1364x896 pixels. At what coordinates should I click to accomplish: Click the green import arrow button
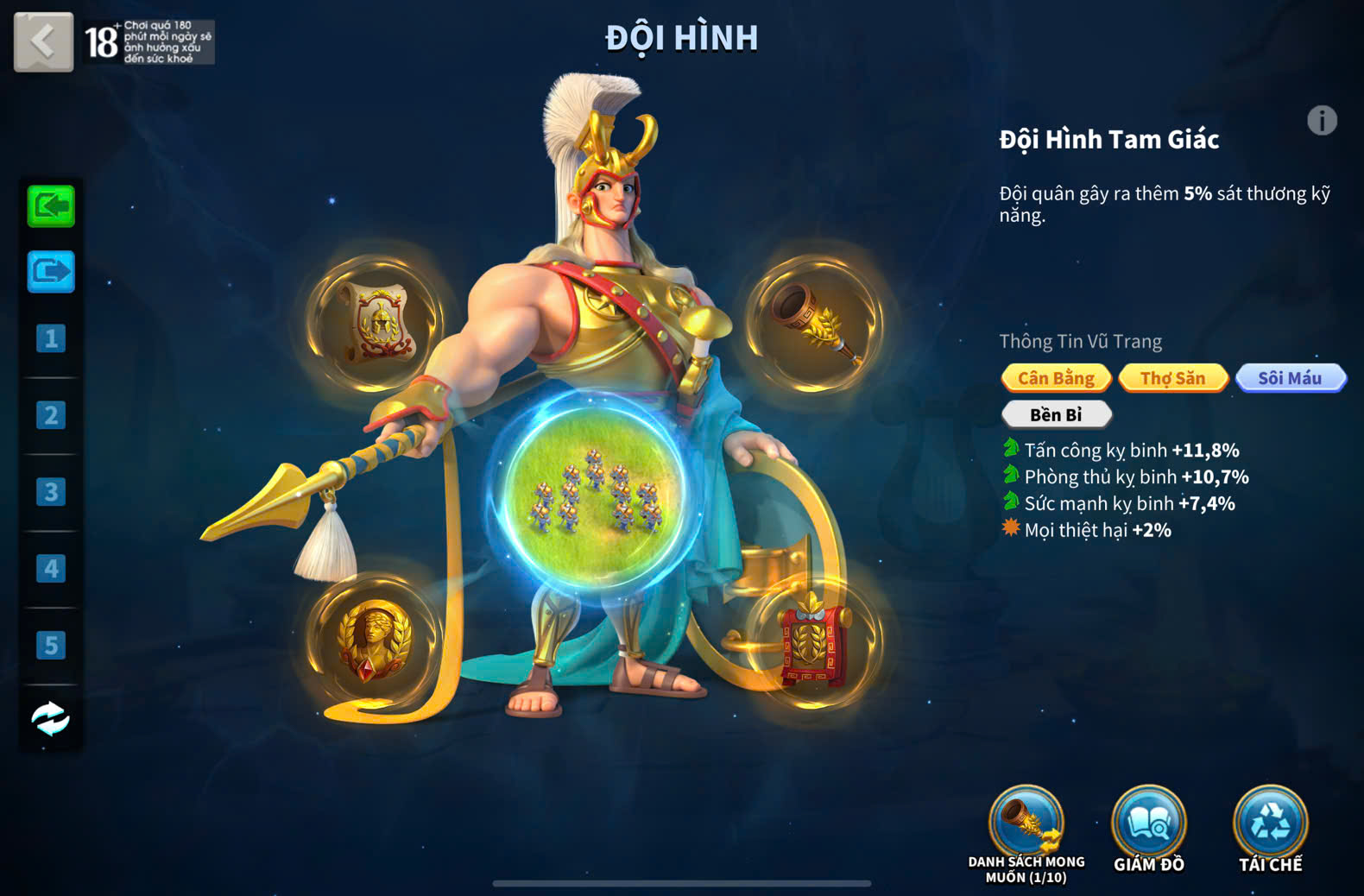click(x=51, y=206)
